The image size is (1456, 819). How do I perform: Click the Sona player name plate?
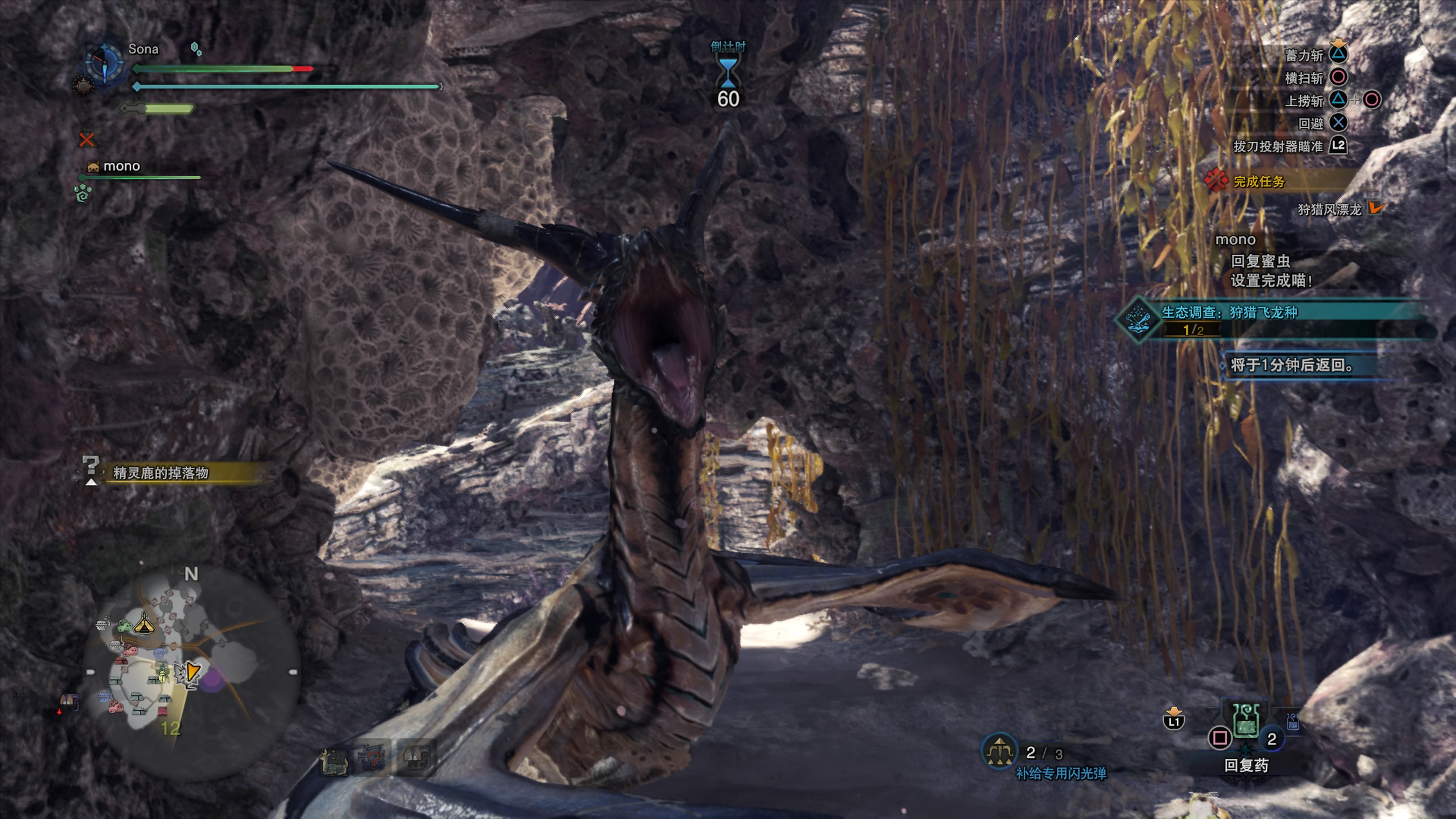click(x=143, y=49)
